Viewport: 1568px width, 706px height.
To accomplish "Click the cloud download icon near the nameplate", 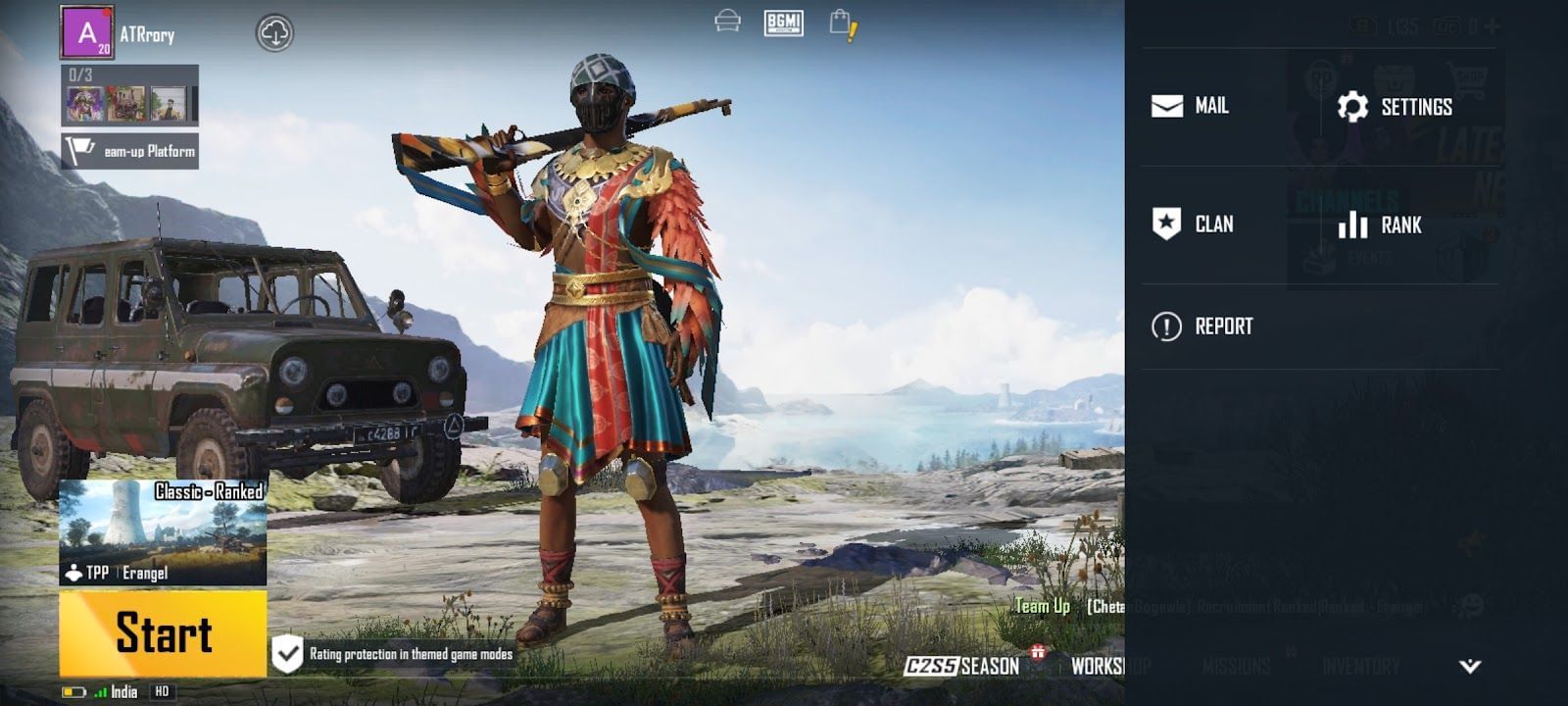I will tap(275, 32).
